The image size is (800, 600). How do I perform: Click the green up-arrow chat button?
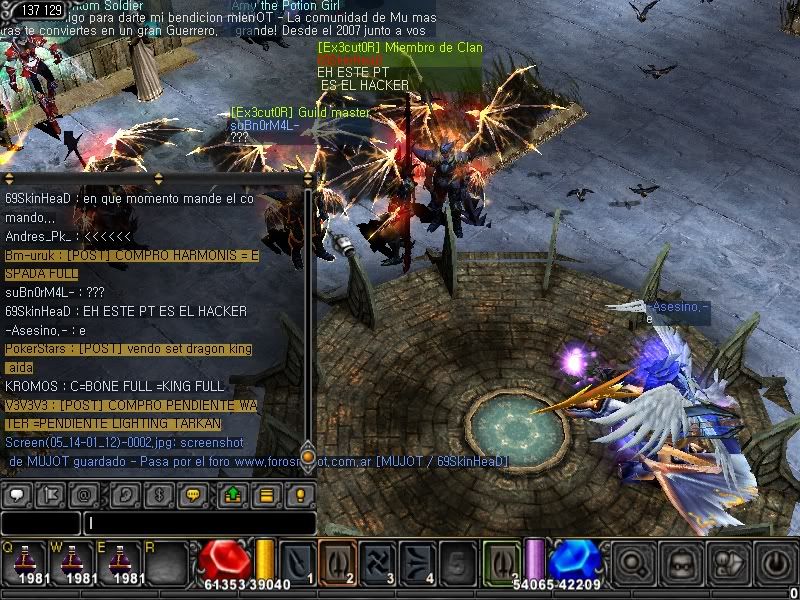pyautogui.click(x=233, y=495)
